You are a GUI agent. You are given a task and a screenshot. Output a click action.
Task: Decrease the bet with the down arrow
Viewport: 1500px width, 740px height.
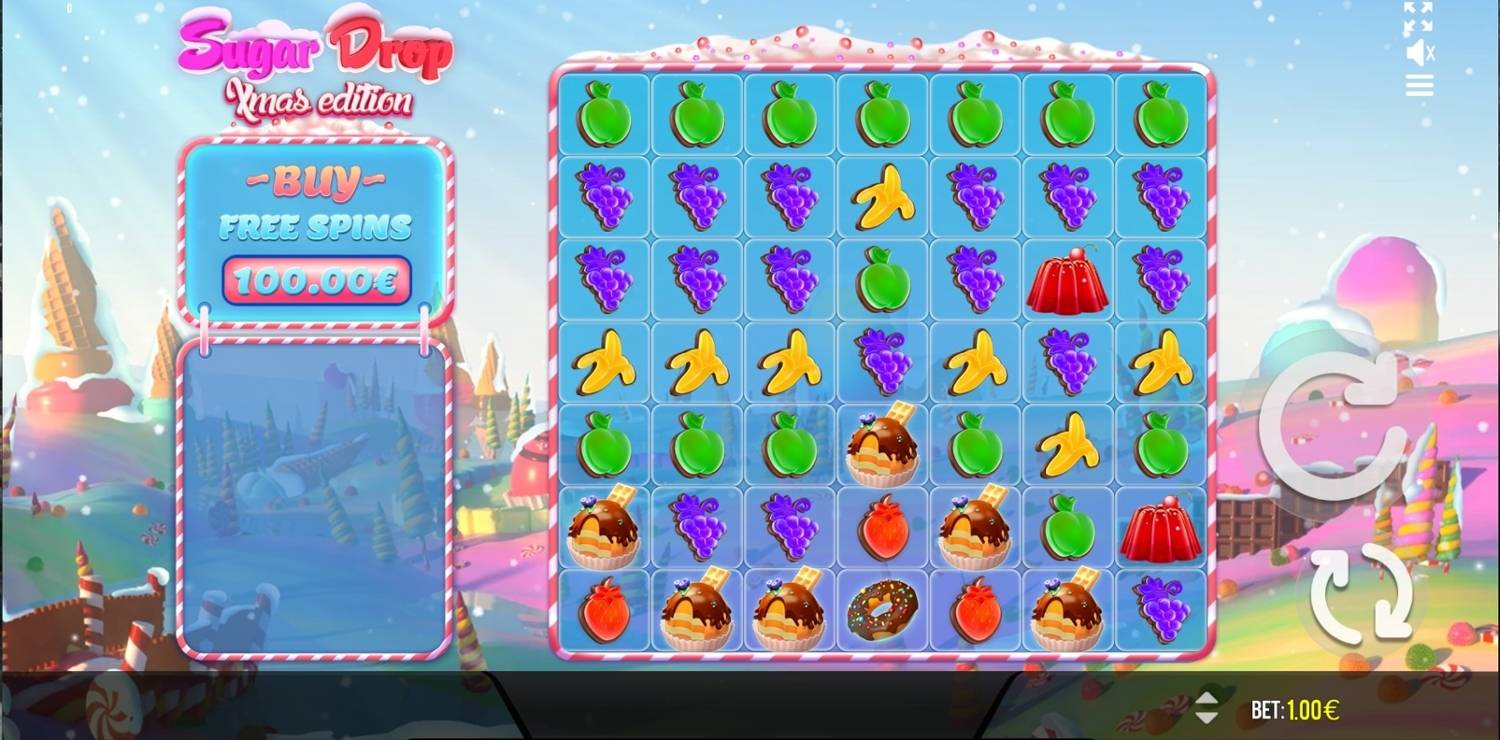(1207, 717)
